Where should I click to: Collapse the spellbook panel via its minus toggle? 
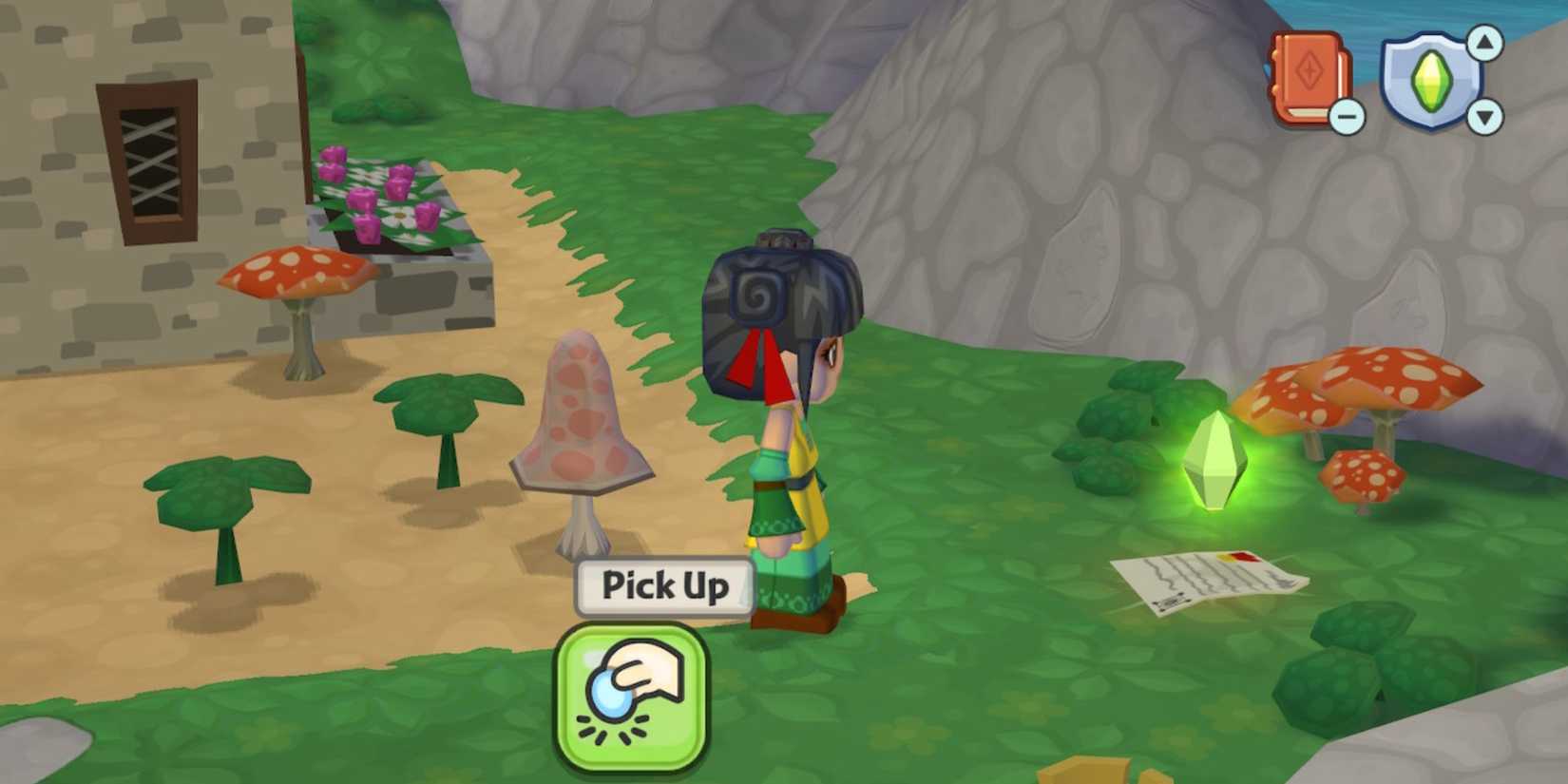pyautogui.click(x=1346, y=117)
